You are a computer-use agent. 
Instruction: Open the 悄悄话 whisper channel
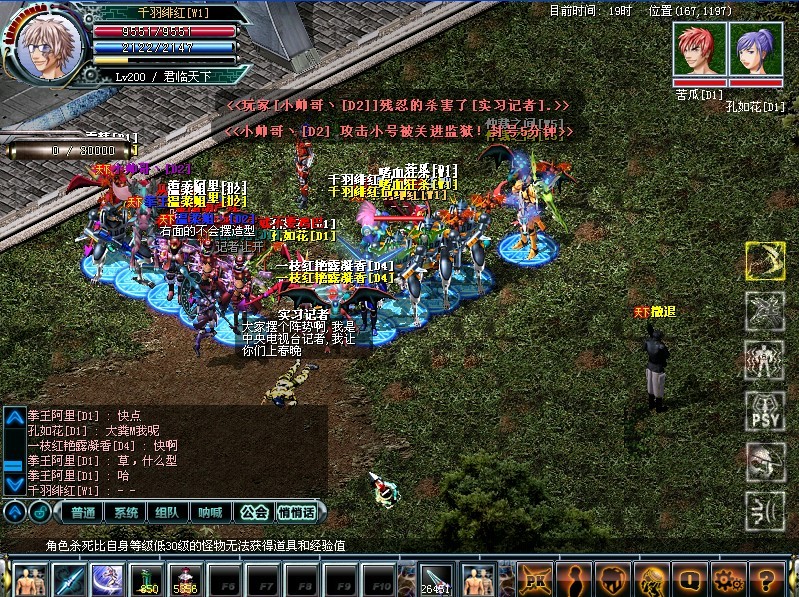pyautogui.click(x=296, y=512)
